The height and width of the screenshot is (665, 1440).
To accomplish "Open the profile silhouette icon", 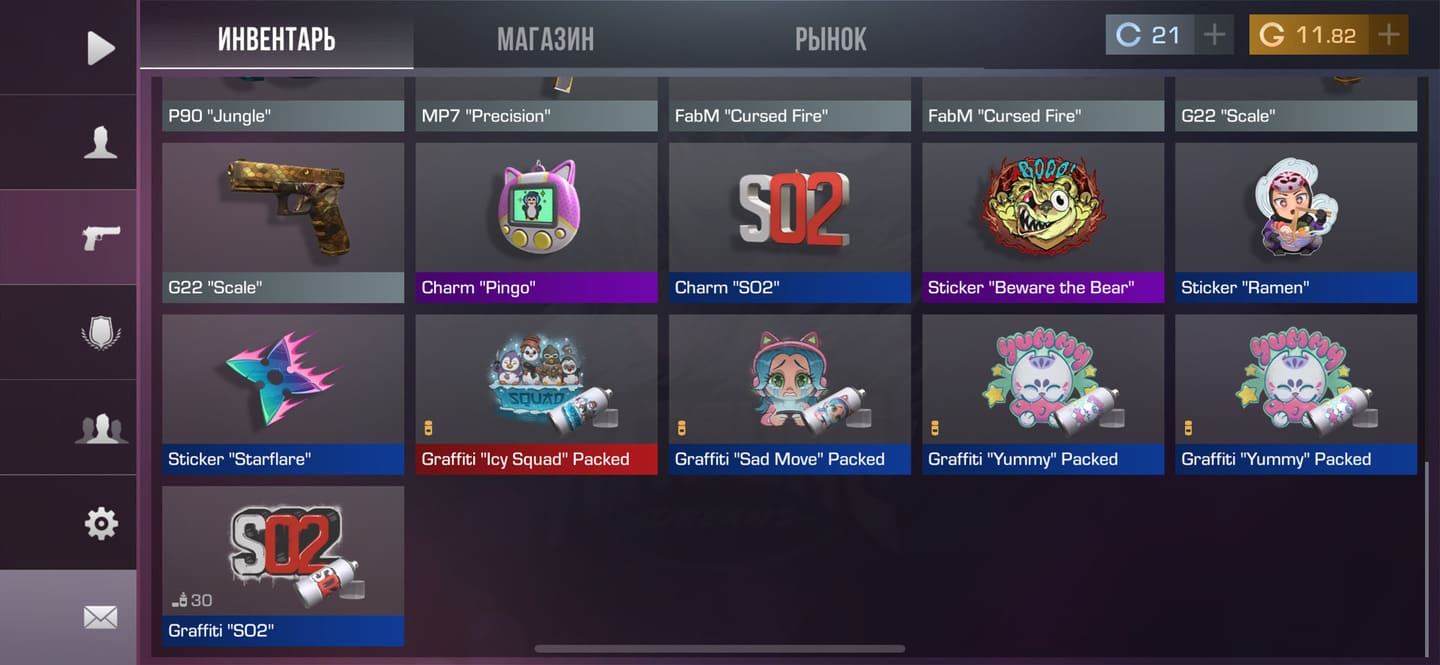I will (100, 142).
